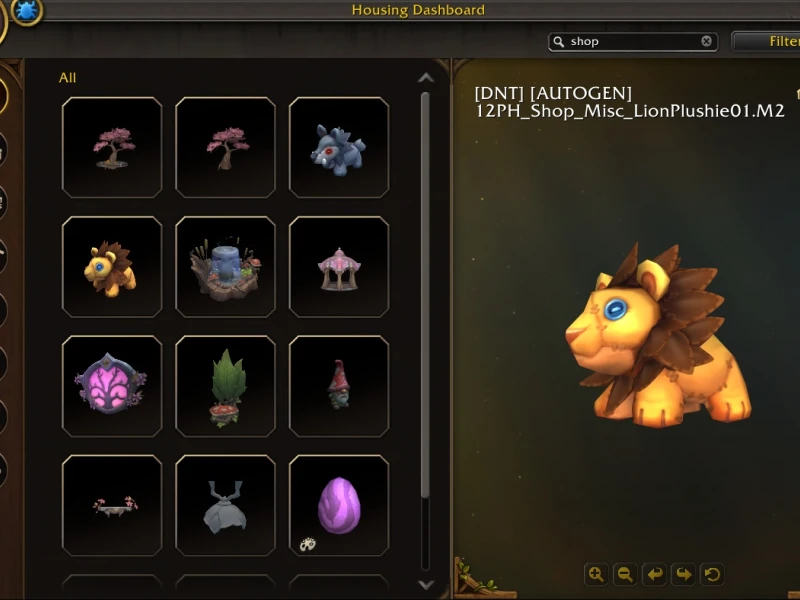Clear the shop search text
The height and width of the screenshot is (600, 800).
pos(706,42)
